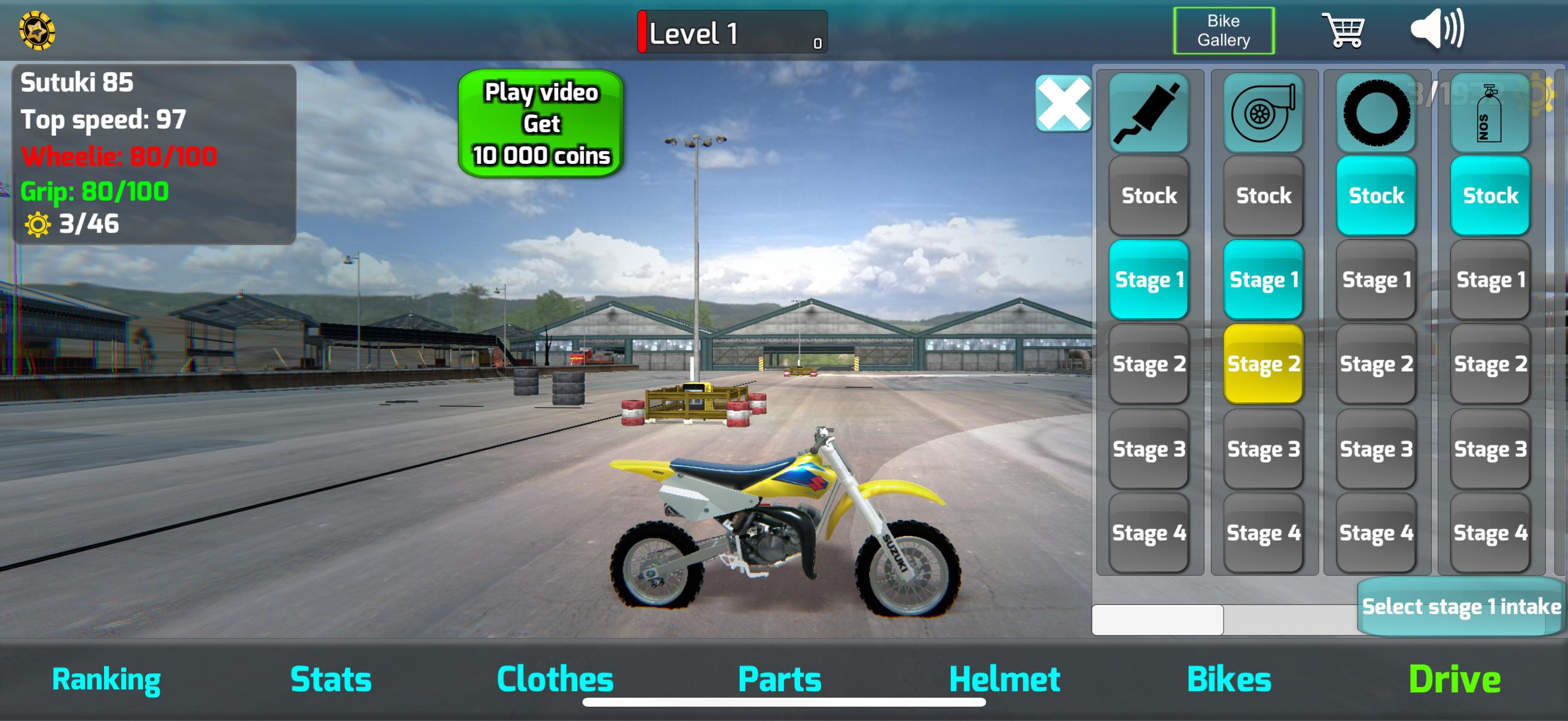Close the parts upgrade panel
This screenshot has height=721, width=1568.
point(1063,103)
